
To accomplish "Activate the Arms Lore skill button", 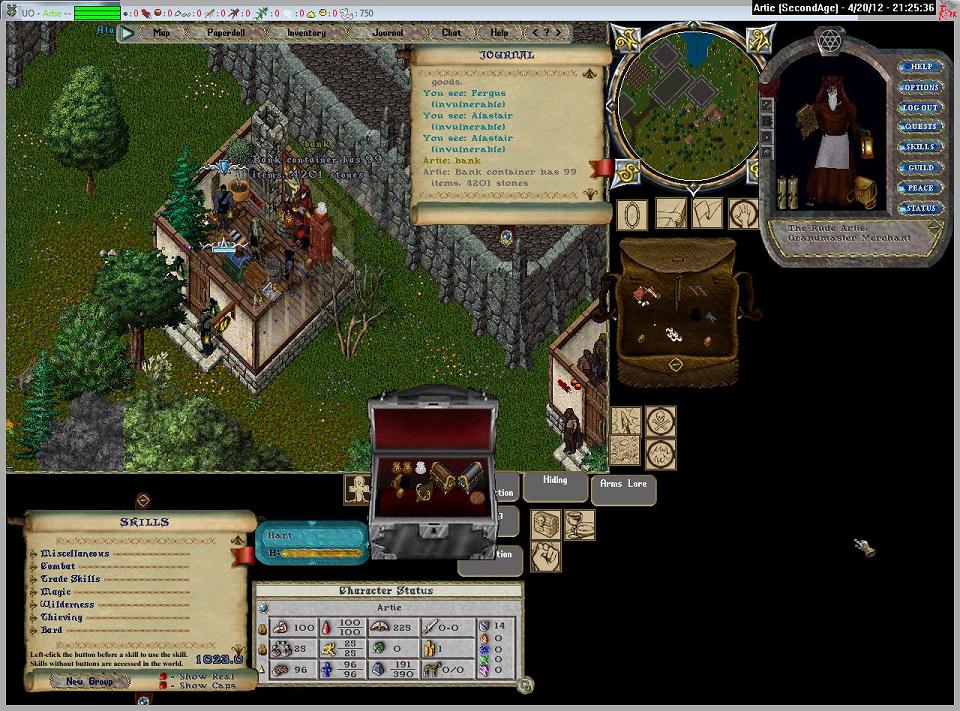I will click(623, 484).
